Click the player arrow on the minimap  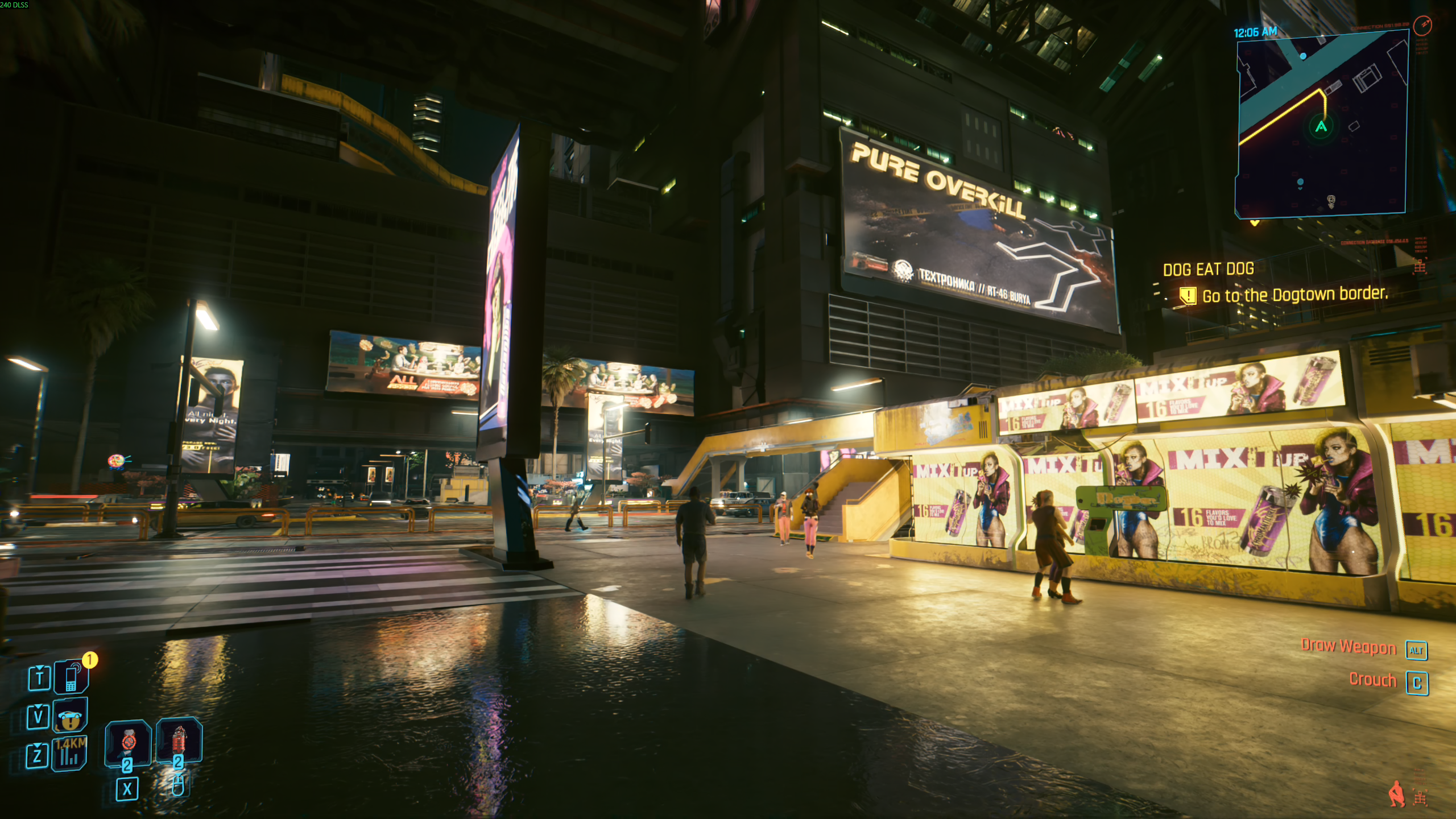[x=1321, y=126]
